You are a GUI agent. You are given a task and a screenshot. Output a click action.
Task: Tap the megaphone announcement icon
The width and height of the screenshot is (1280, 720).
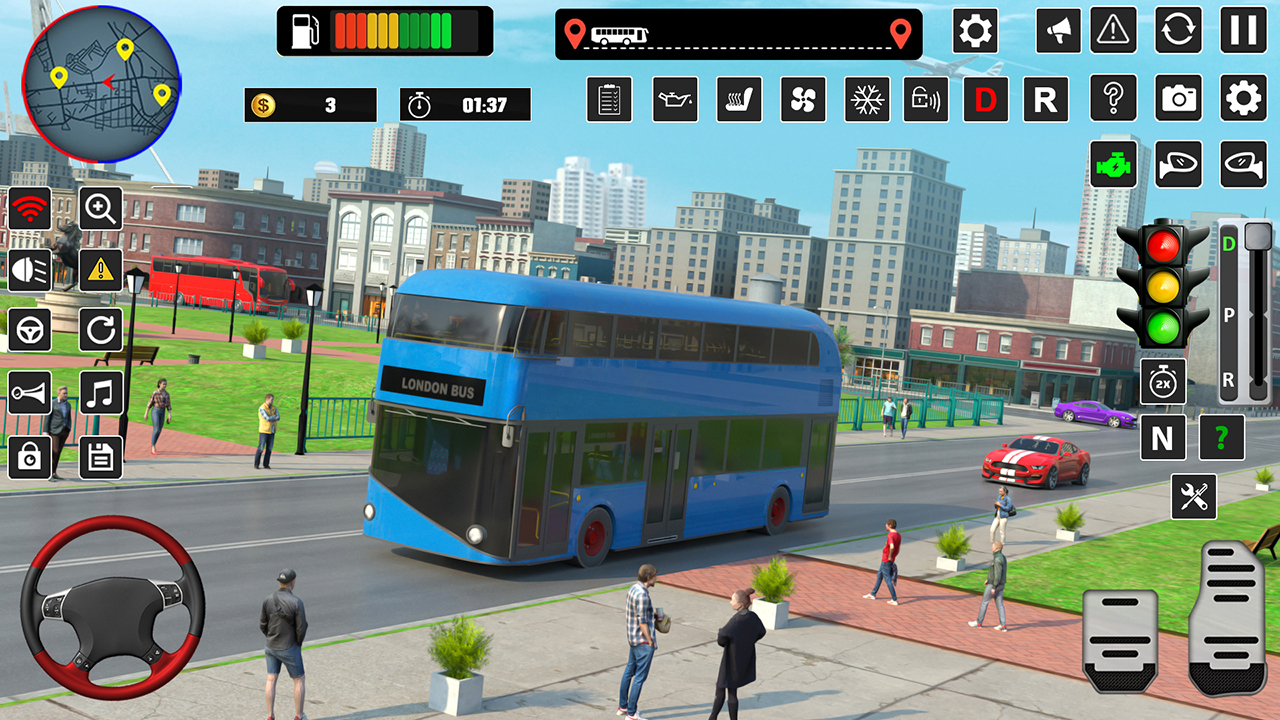point(1057,30)
